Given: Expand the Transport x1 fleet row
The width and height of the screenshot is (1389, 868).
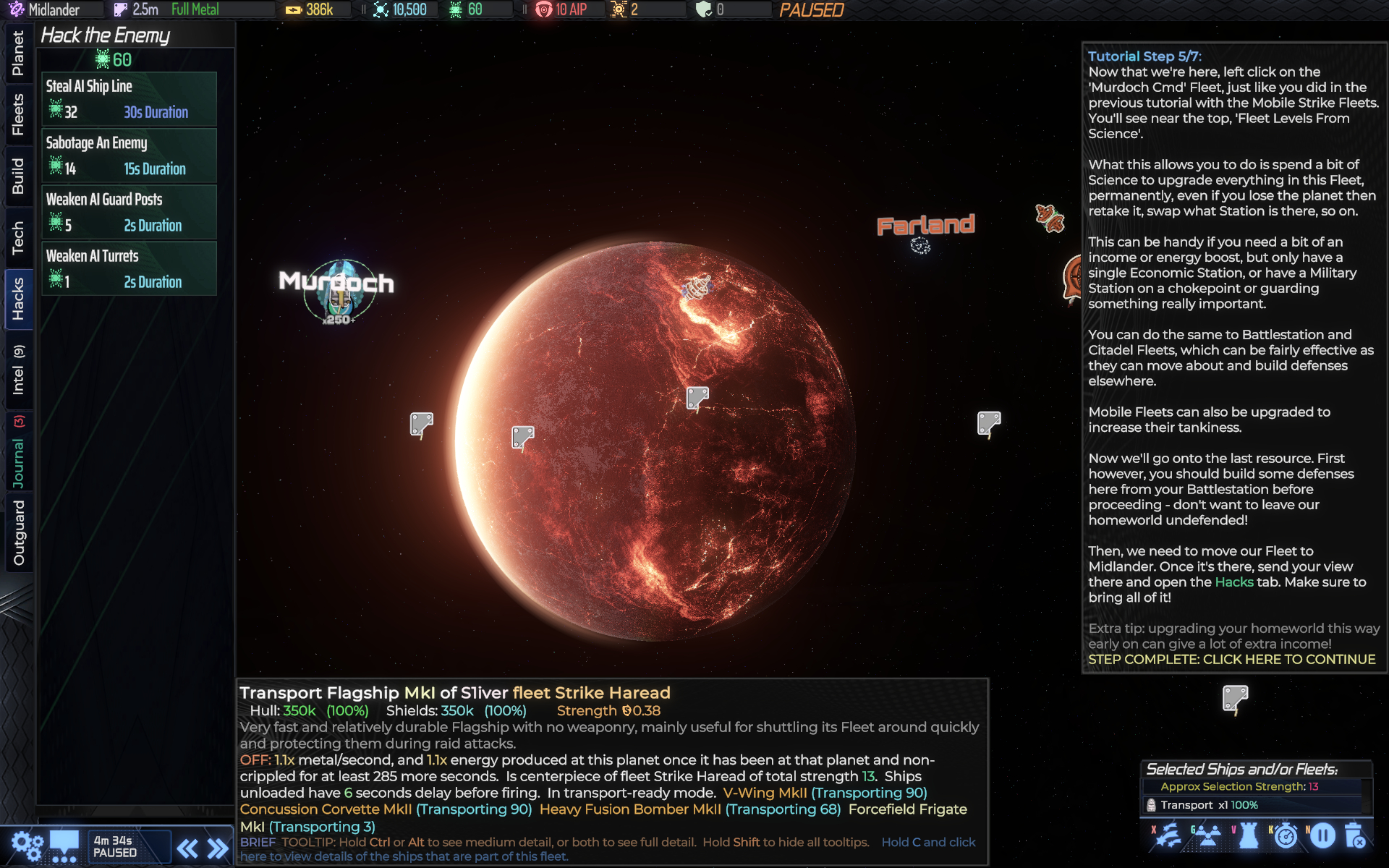Looking at the screenshot, I should [1230, 804].
